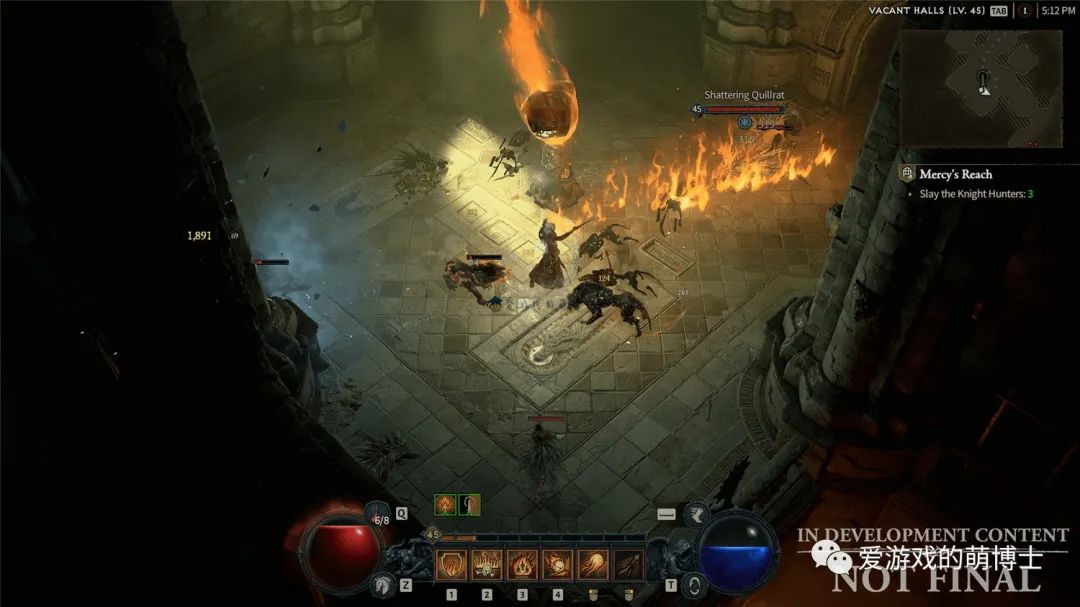Use the bonfire flame skill icon
The width and height of the screenshot is (1080, 607).
[x=522, y=565]
